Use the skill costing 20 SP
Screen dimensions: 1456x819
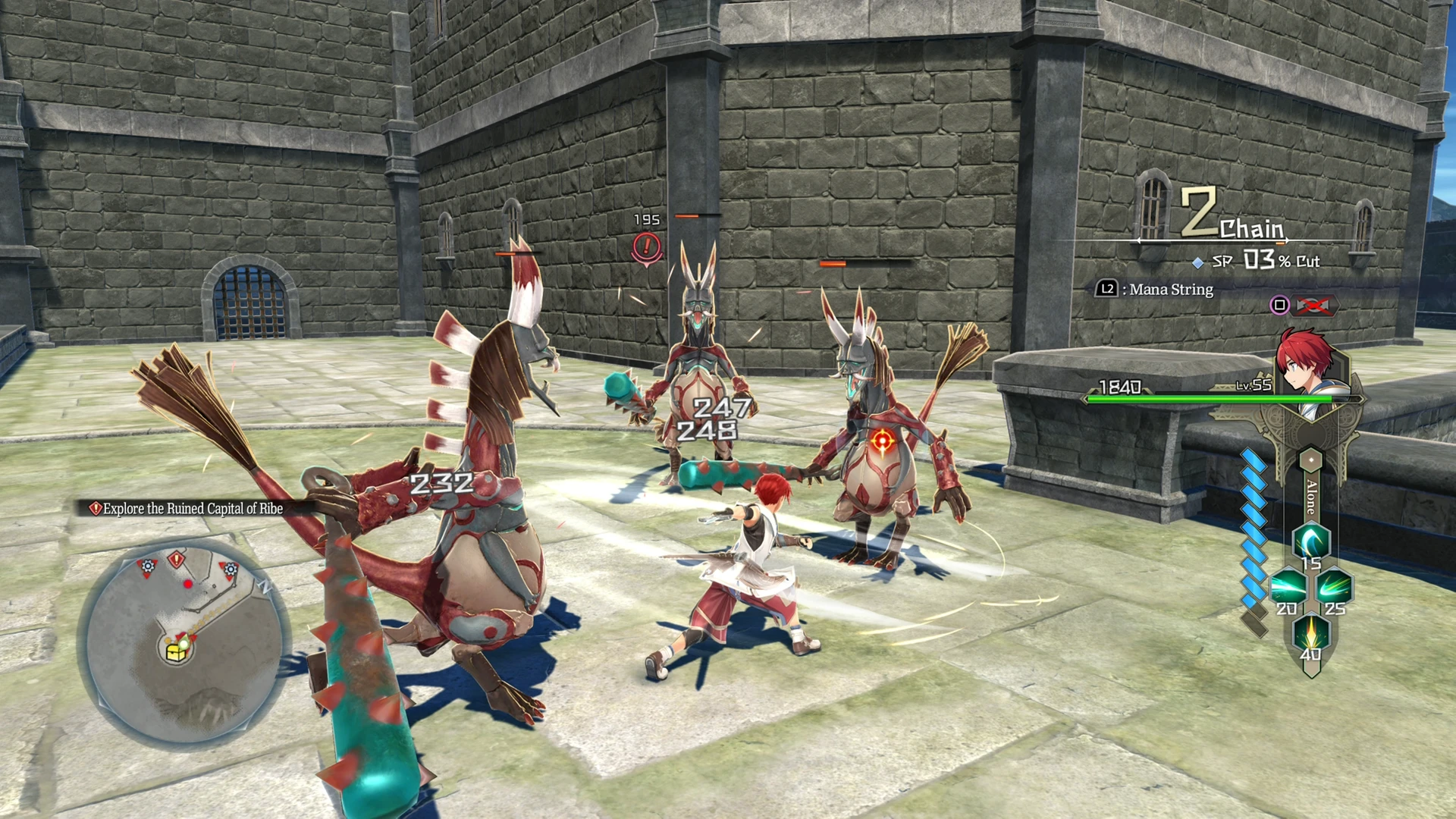(x=1288, y=588)
